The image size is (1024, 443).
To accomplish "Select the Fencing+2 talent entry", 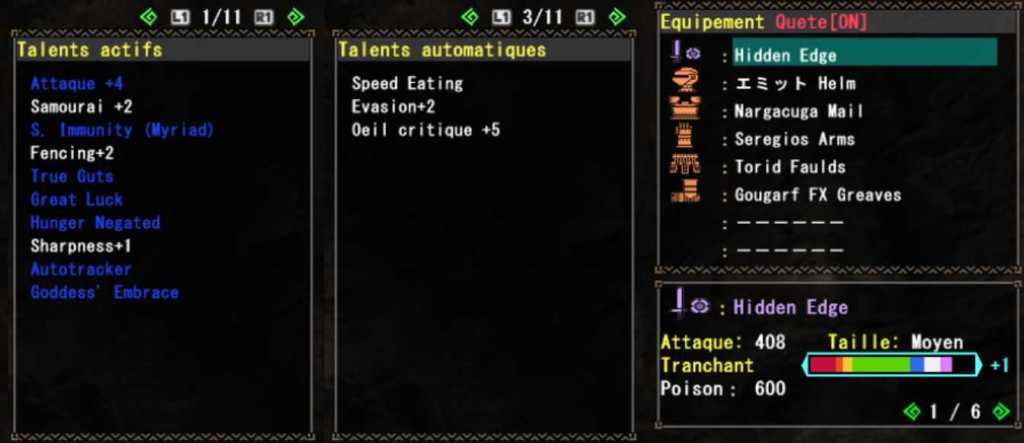I will [72, 153].
